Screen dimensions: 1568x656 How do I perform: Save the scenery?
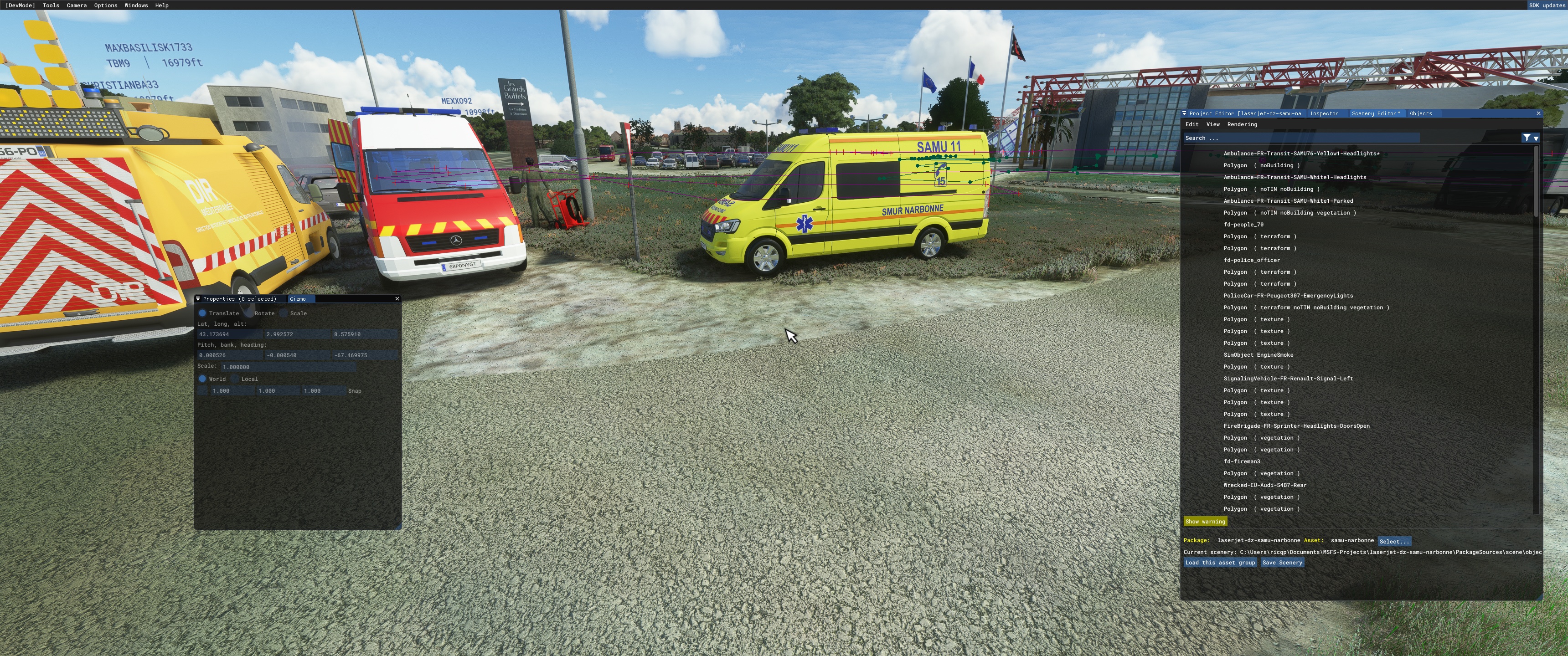[x=1282, y=563]
